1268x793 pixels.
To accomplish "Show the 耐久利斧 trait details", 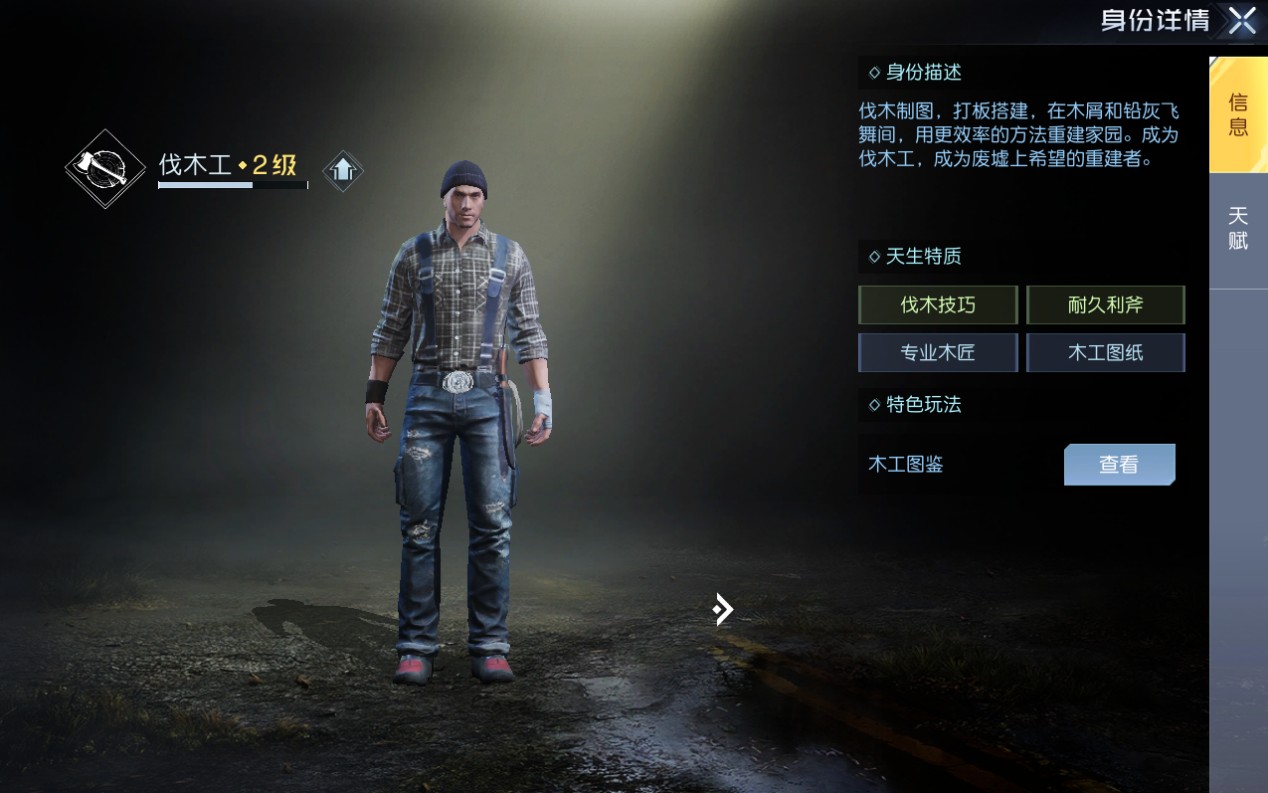I will pyautogui.click(x=1105, y=305).
